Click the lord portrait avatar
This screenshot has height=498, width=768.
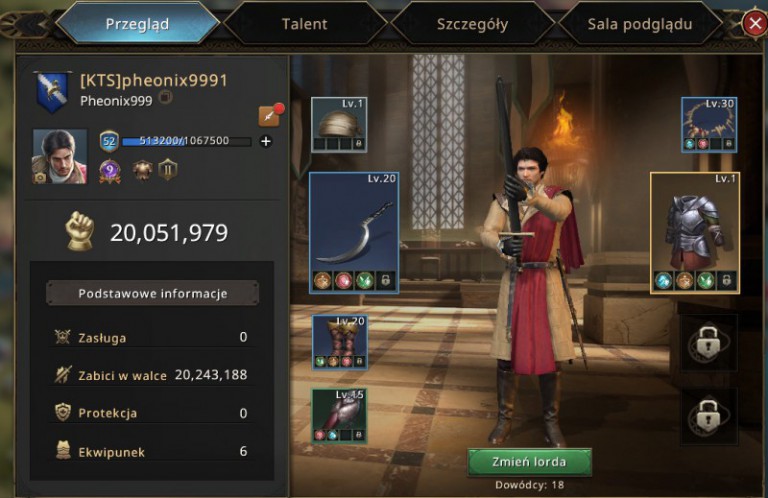click(60, 156)
